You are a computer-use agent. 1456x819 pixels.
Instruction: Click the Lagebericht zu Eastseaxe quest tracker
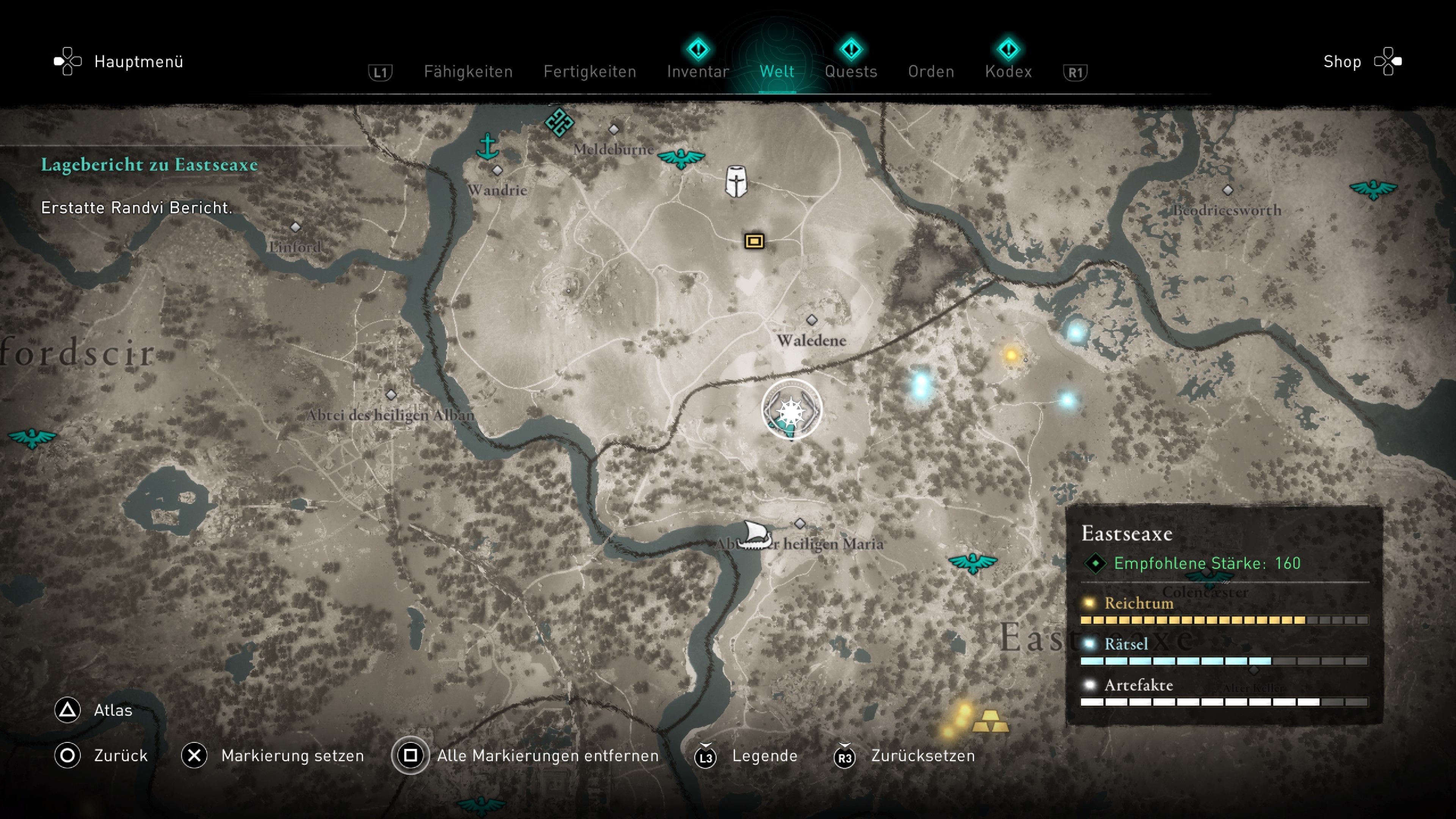[x=149, y=165]
